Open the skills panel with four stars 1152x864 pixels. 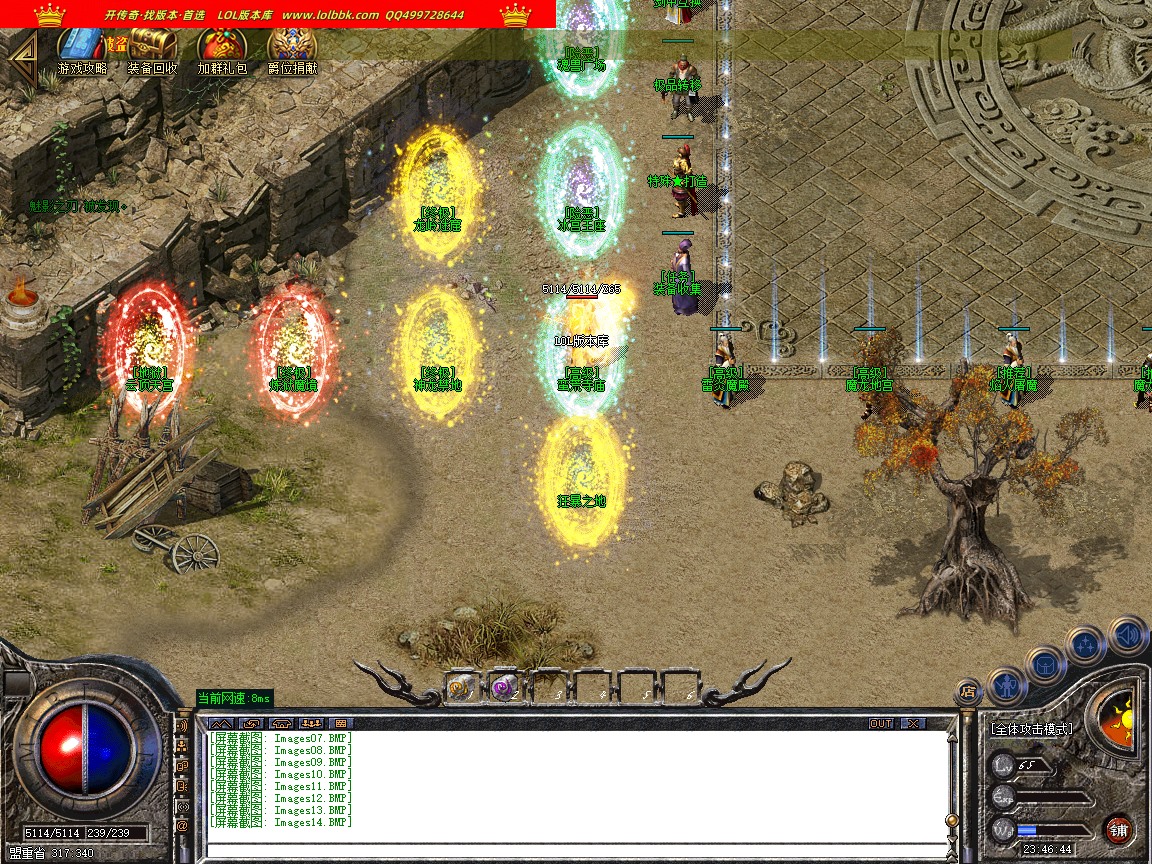click(x=1086, y=644)
